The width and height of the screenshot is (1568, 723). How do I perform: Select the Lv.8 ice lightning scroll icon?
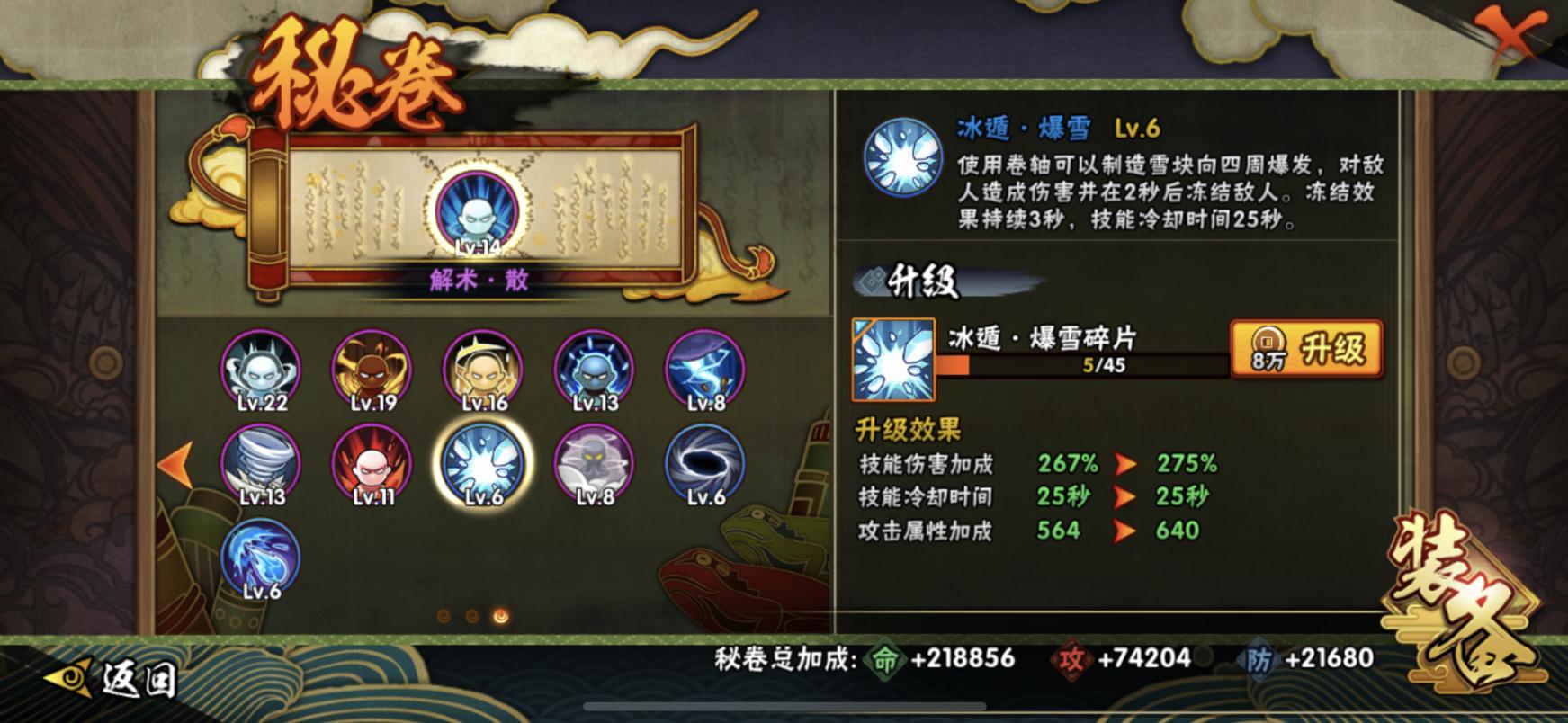pyautogui.click(x=703, y=369)
